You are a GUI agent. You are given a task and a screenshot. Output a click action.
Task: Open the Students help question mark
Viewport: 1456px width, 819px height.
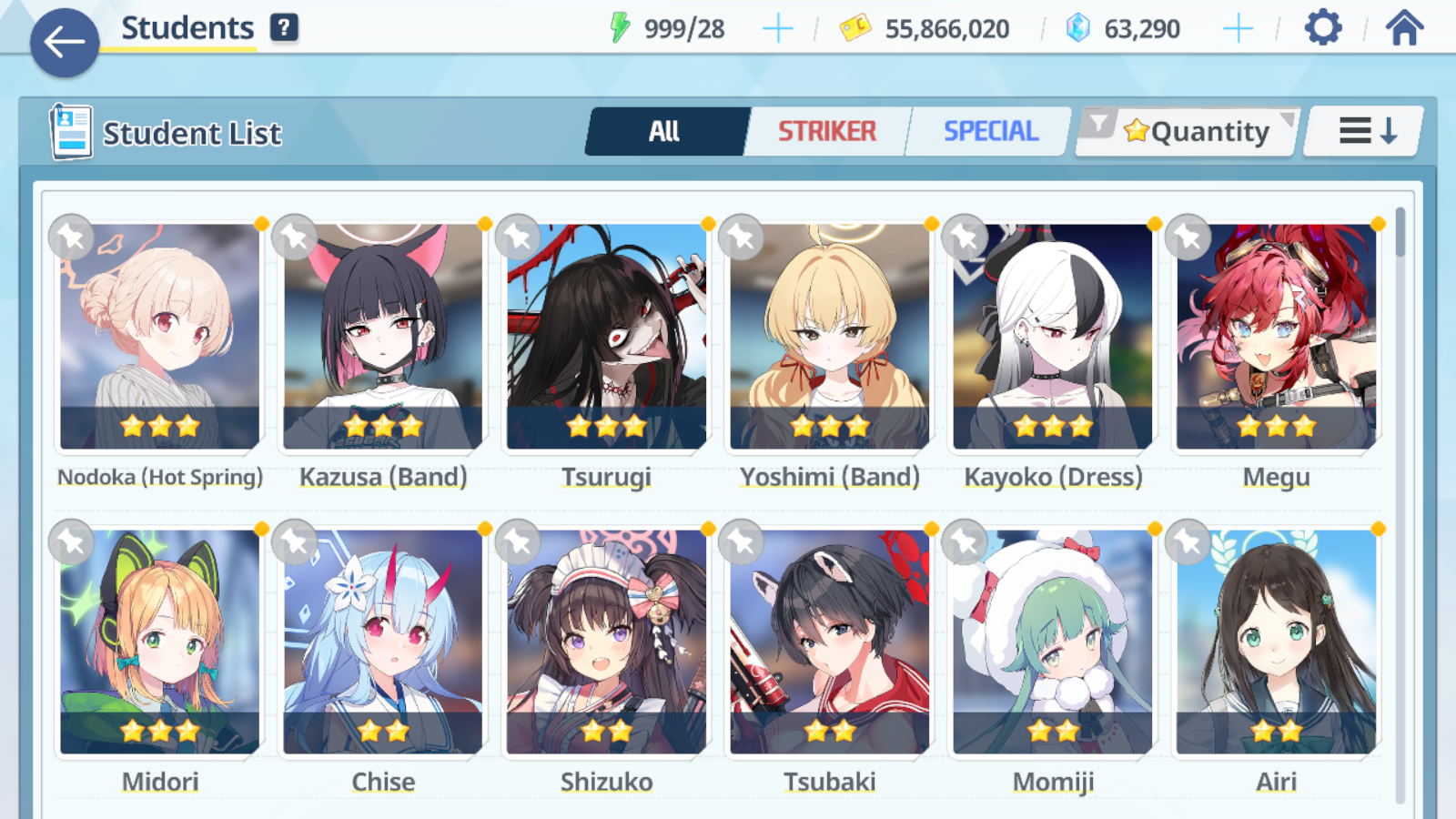point(285,26)
